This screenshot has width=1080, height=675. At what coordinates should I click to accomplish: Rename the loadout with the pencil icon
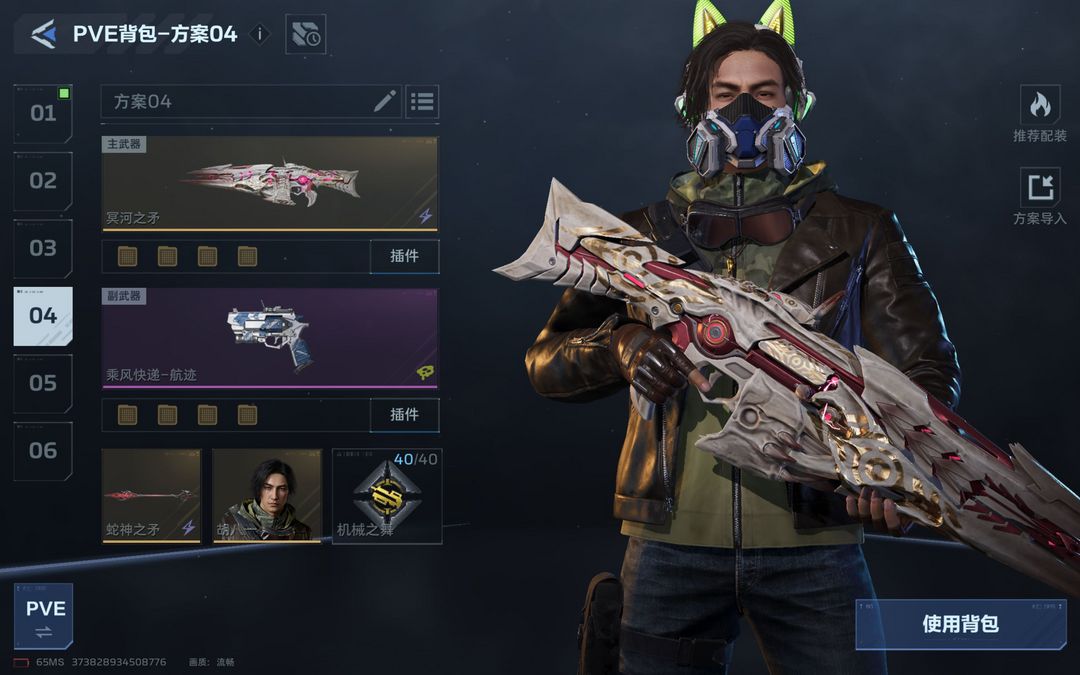385,101
